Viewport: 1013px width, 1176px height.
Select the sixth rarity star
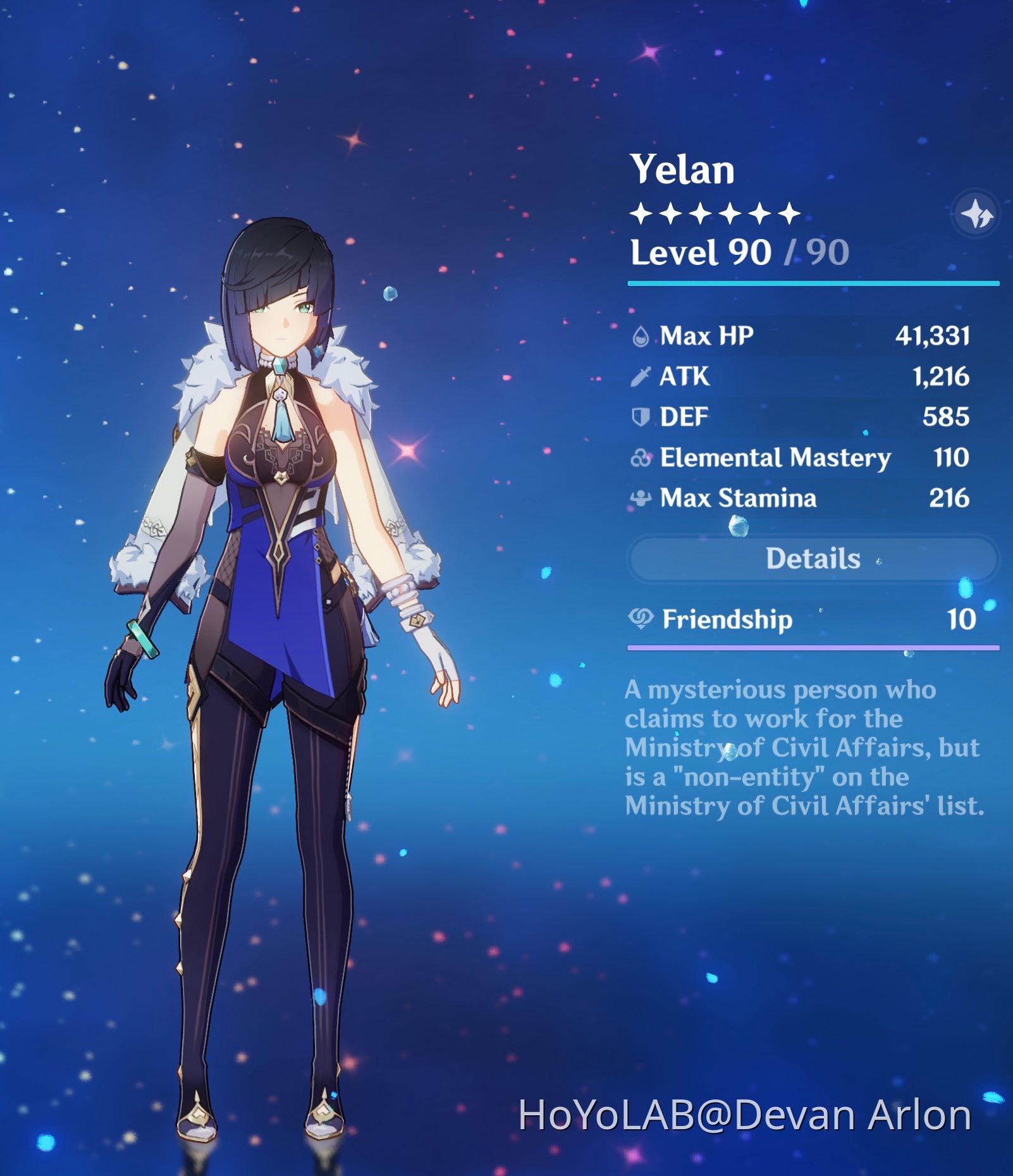(x=789, y=213)
